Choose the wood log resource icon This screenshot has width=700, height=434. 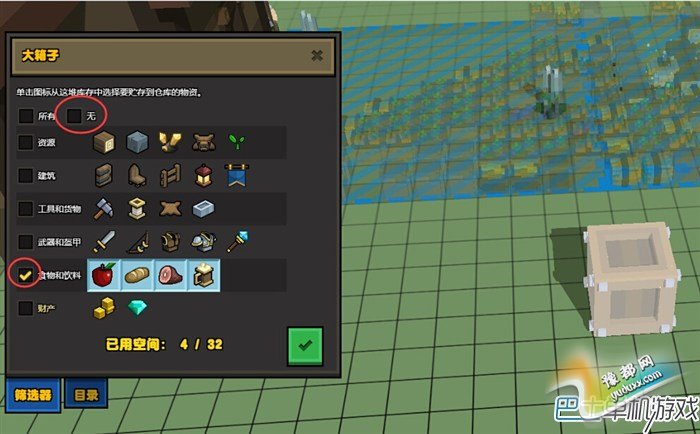click(x=103, y=143)
